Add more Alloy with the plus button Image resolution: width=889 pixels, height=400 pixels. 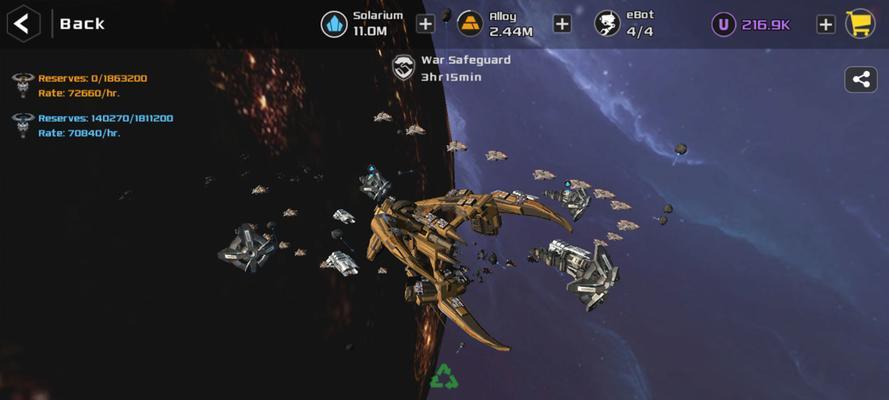click(562, 23)
